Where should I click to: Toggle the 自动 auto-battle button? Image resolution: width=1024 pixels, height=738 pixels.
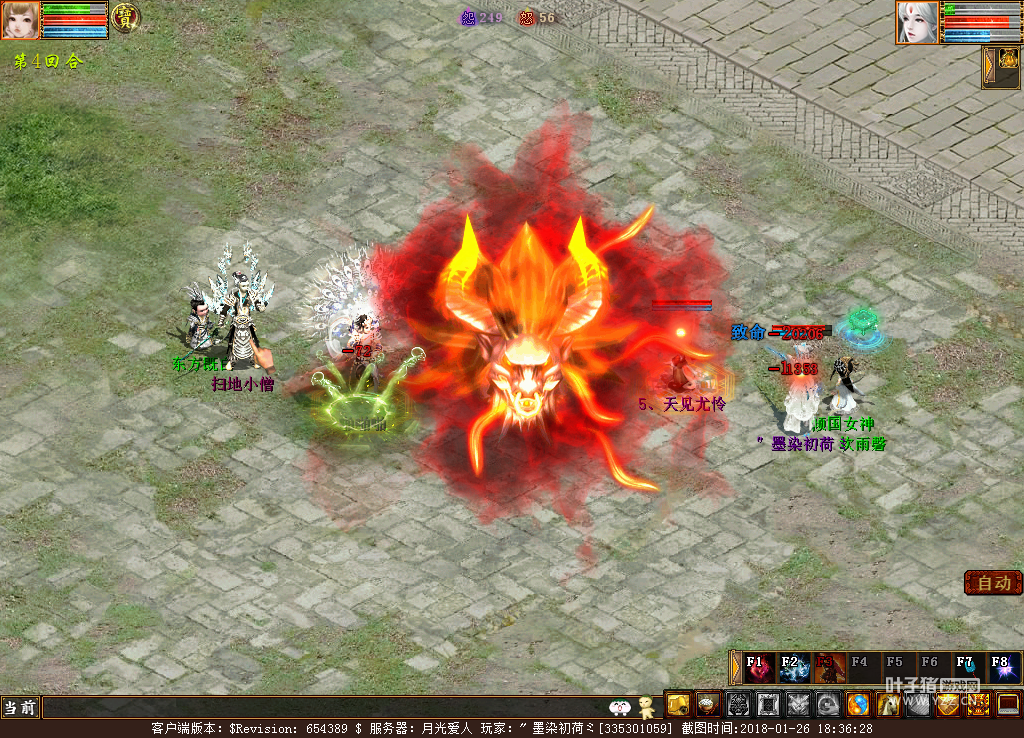coord(993,583)
